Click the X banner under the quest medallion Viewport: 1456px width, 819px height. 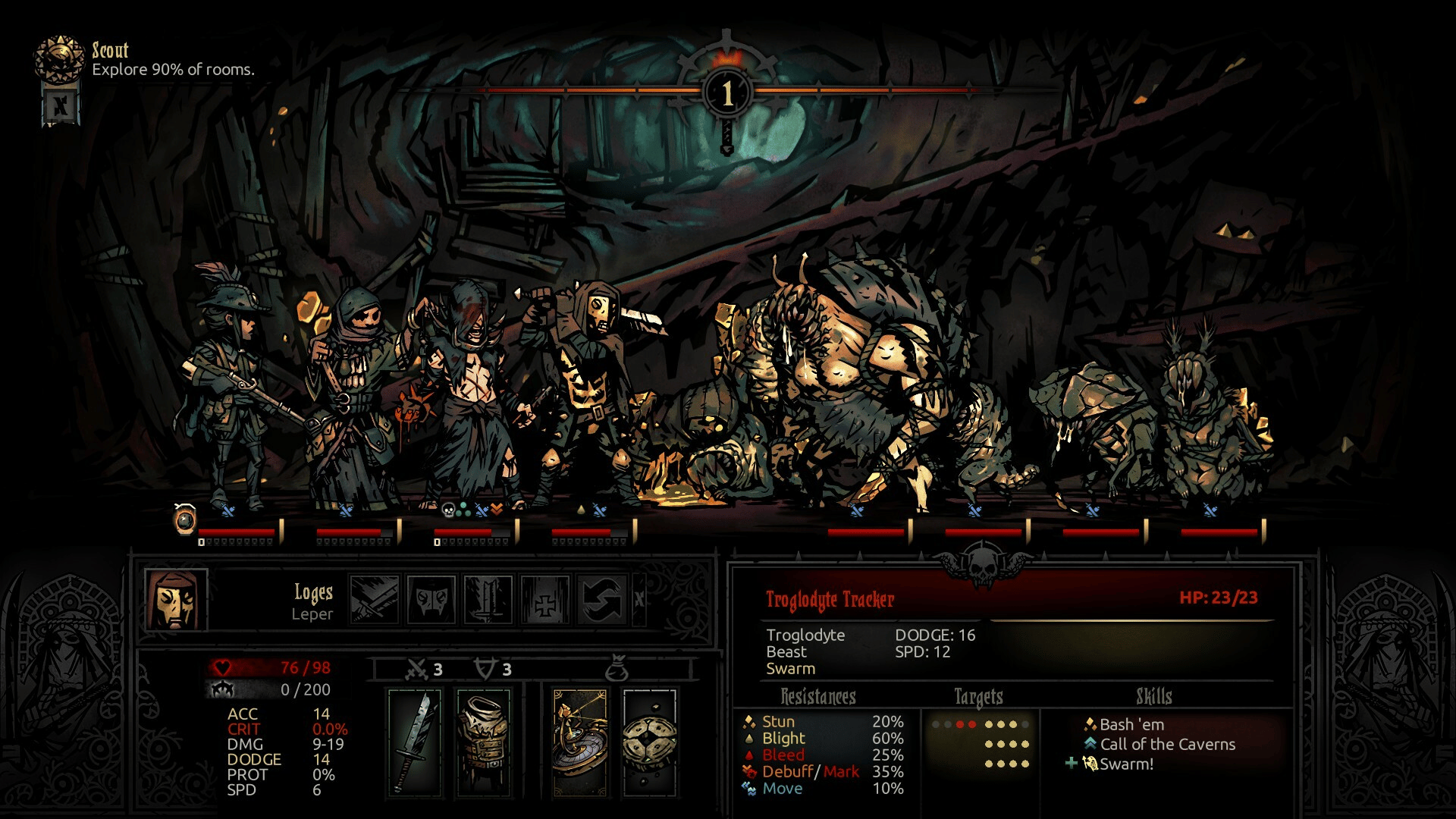pyautogui.click(x=60, y=105)
